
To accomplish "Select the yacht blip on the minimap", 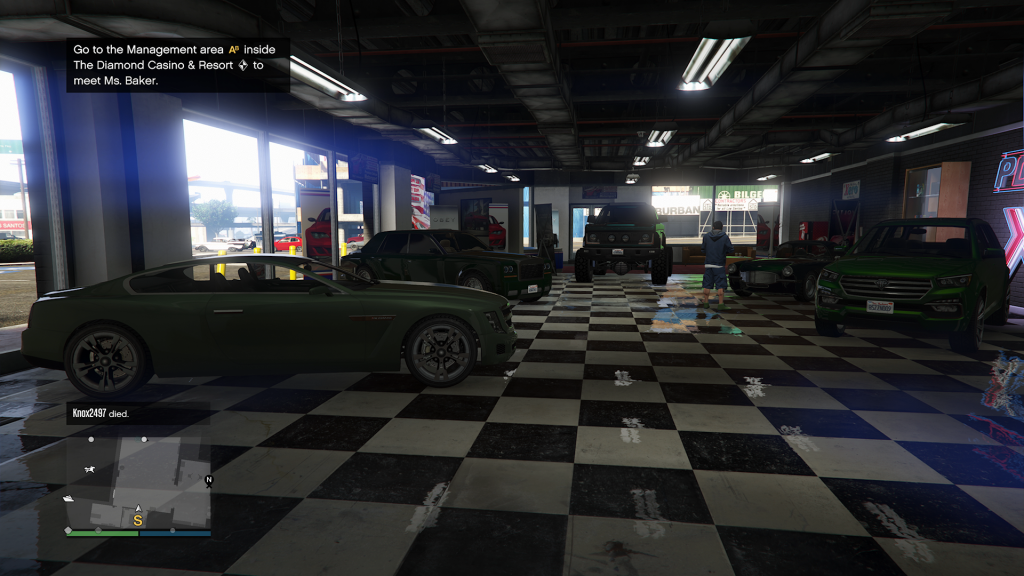I will (69, 498).
